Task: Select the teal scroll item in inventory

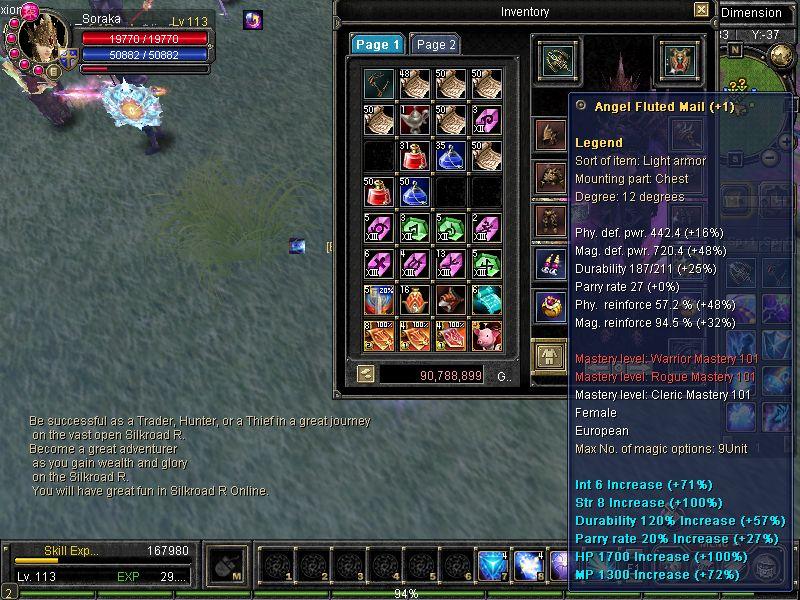Action: [x=487, y=300]
